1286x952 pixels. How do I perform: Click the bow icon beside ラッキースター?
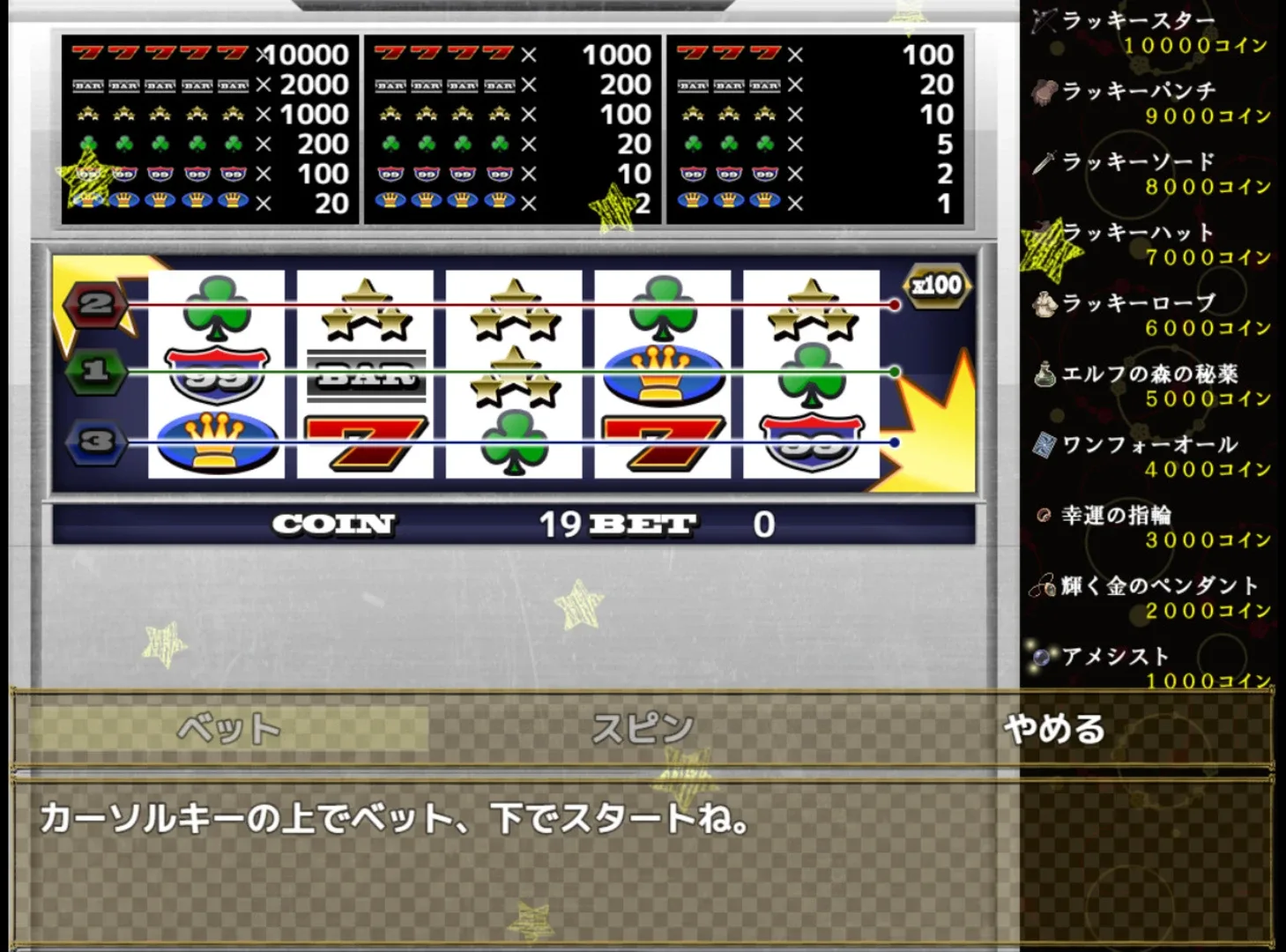(1044, 22)
